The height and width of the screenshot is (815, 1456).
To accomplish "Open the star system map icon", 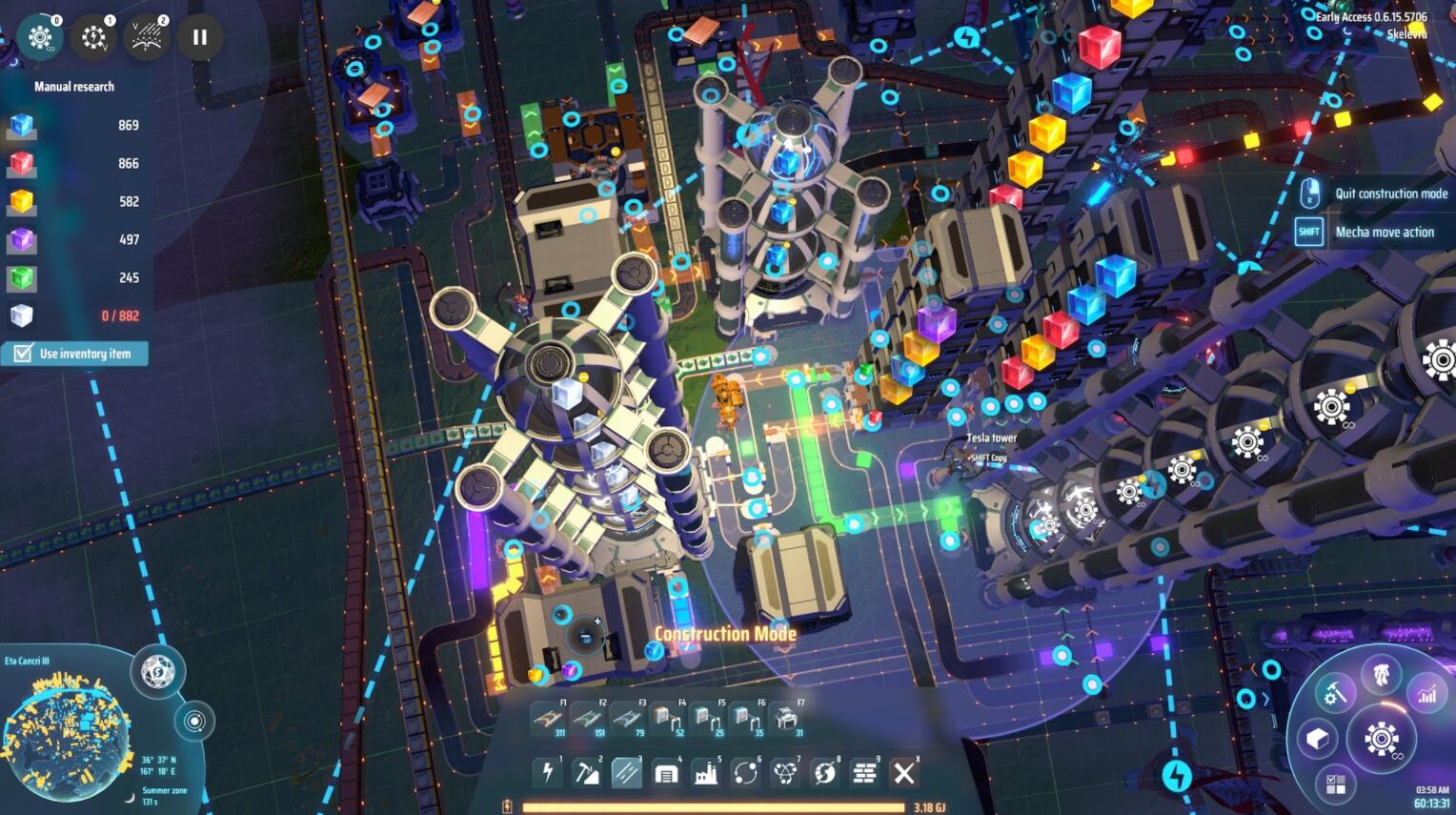I will click(x=194, y=721).
